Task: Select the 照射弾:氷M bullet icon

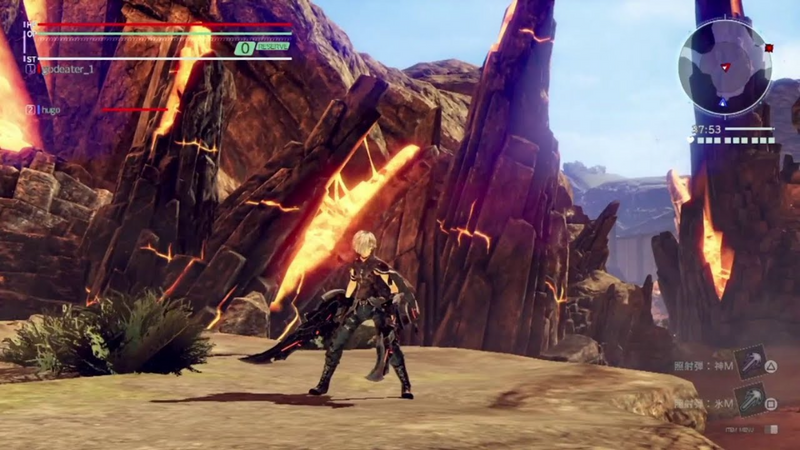Action: (749, 400)
